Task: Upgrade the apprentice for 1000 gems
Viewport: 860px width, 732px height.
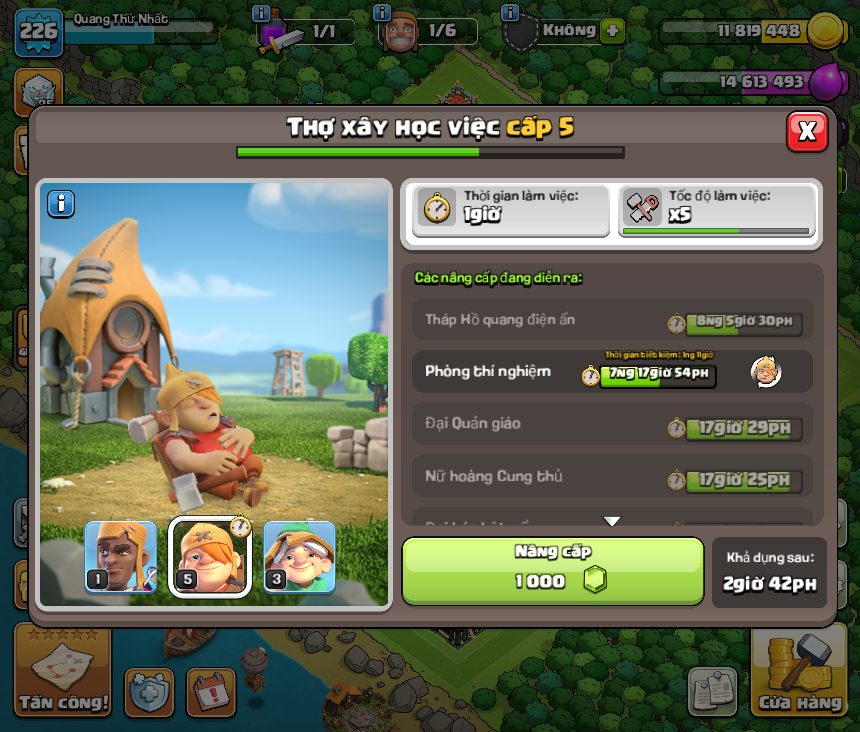Action: (553, 571)
